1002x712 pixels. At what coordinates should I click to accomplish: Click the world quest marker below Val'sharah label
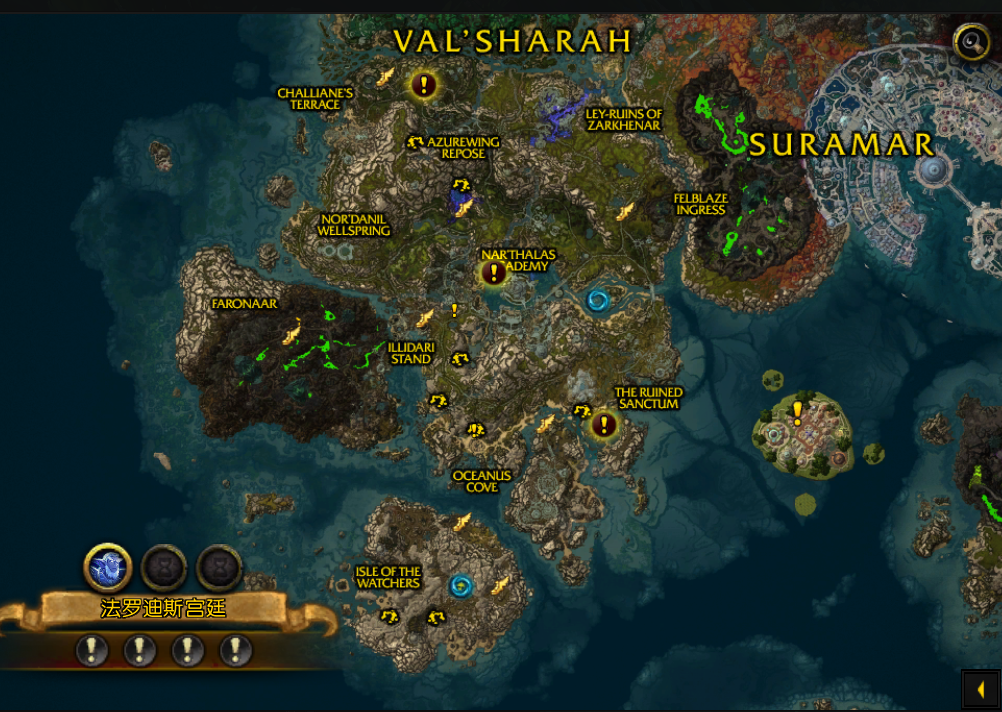pyautogui.click(x=424, y=85)
